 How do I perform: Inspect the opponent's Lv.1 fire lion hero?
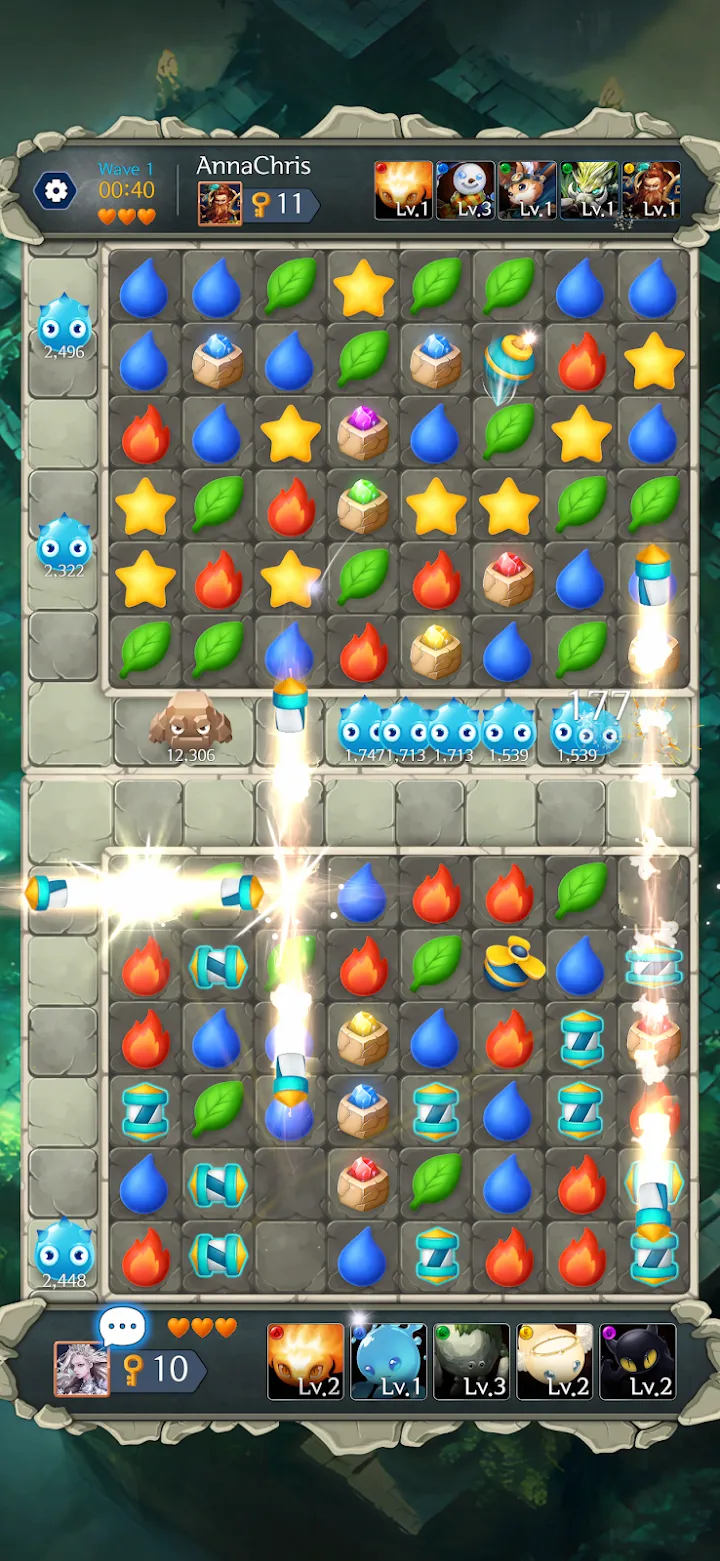403,190
